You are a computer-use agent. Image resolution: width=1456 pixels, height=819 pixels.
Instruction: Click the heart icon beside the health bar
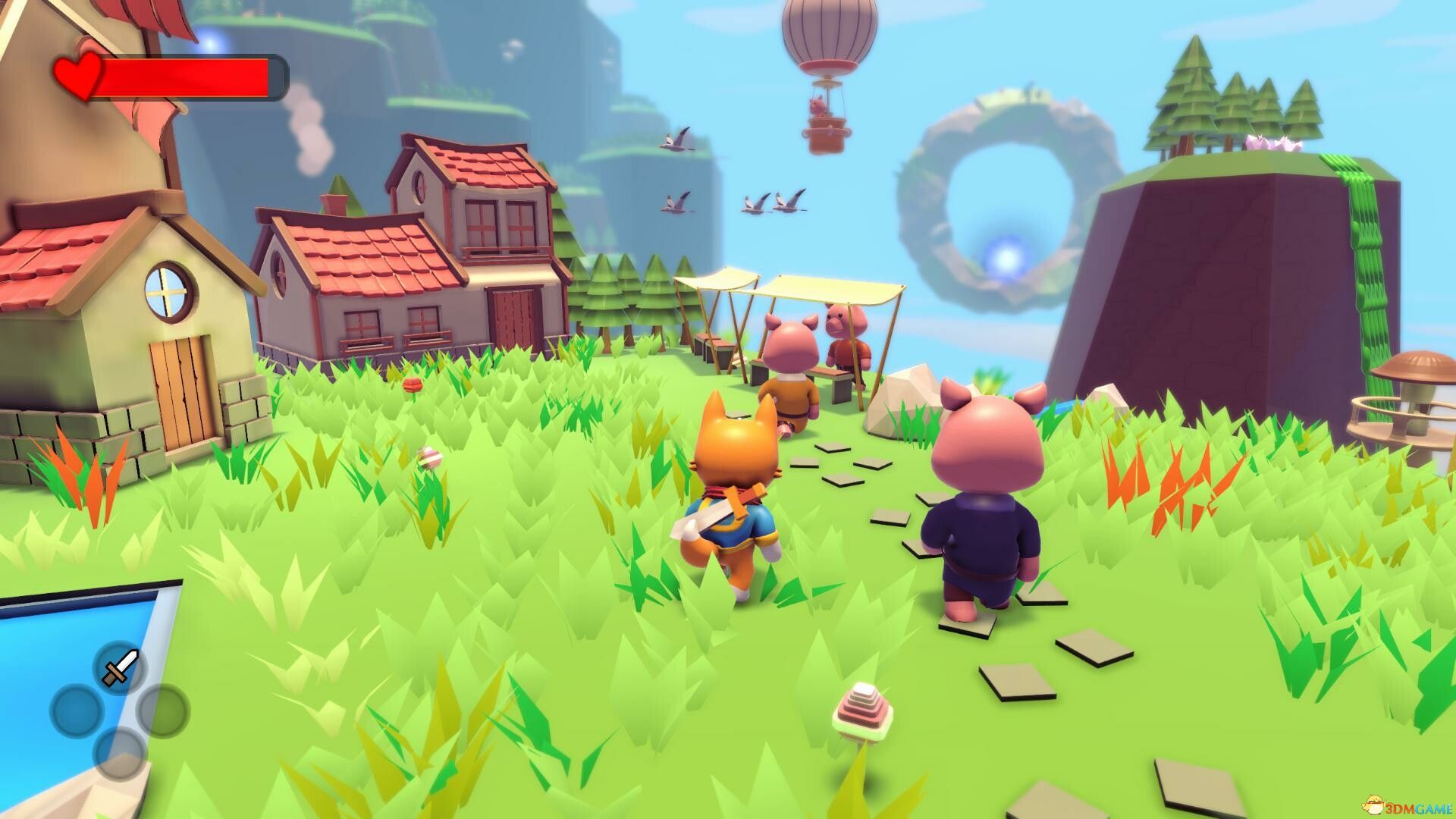77,76
